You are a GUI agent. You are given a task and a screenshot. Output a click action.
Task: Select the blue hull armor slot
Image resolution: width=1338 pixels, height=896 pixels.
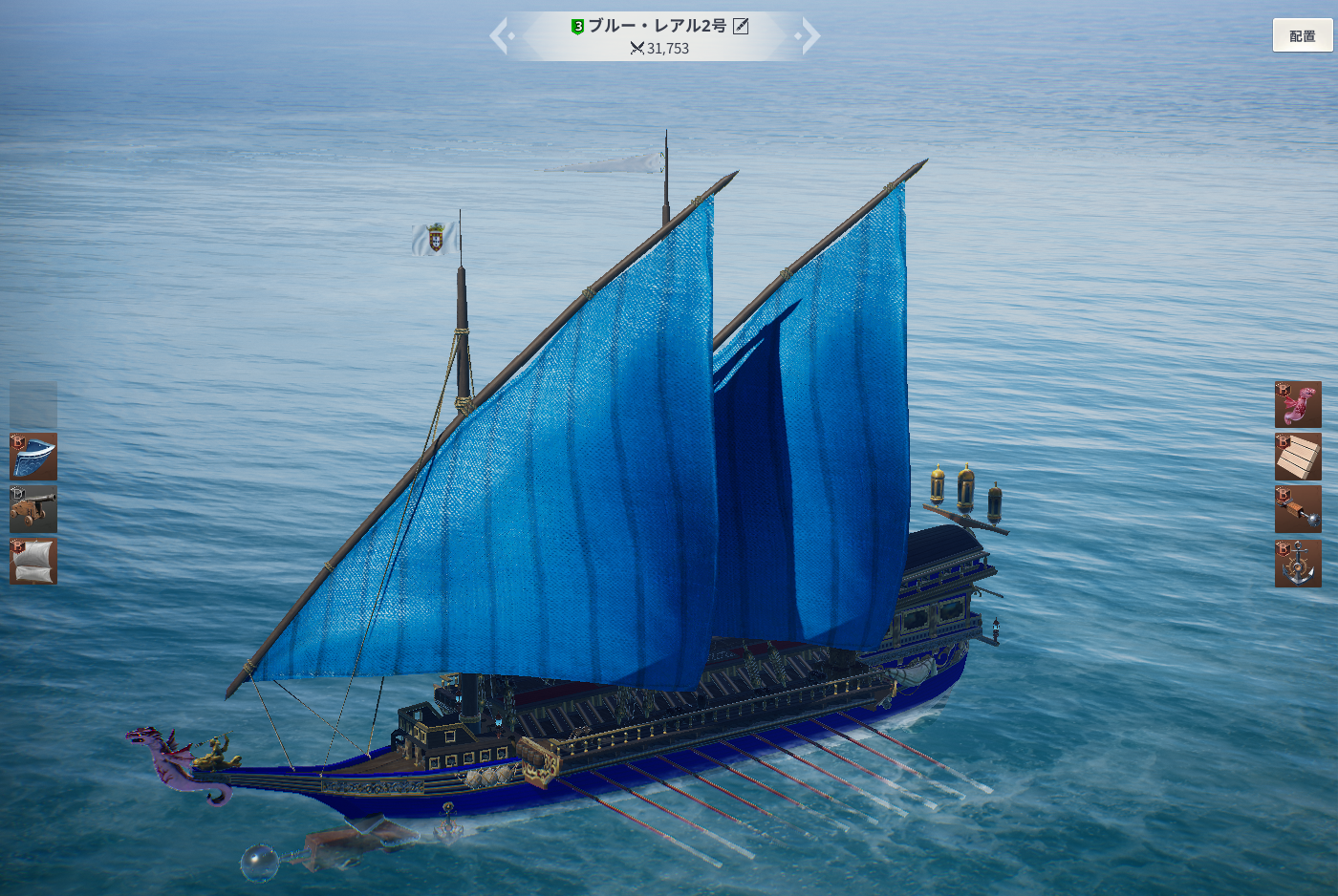coord(33,457)
